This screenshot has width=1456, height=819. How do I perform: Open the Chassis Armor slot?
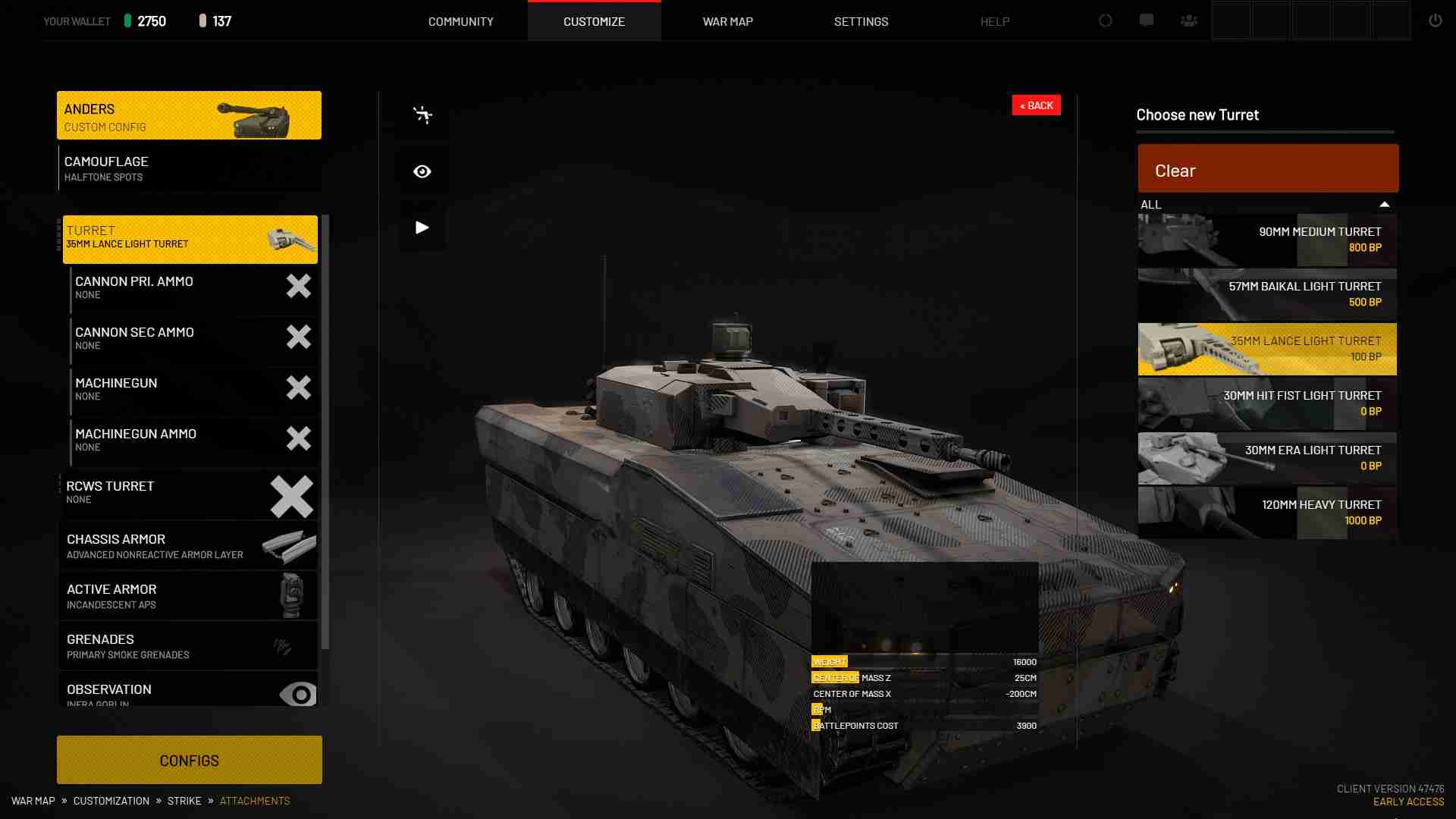pyautogui.click(x=188, y=546)
